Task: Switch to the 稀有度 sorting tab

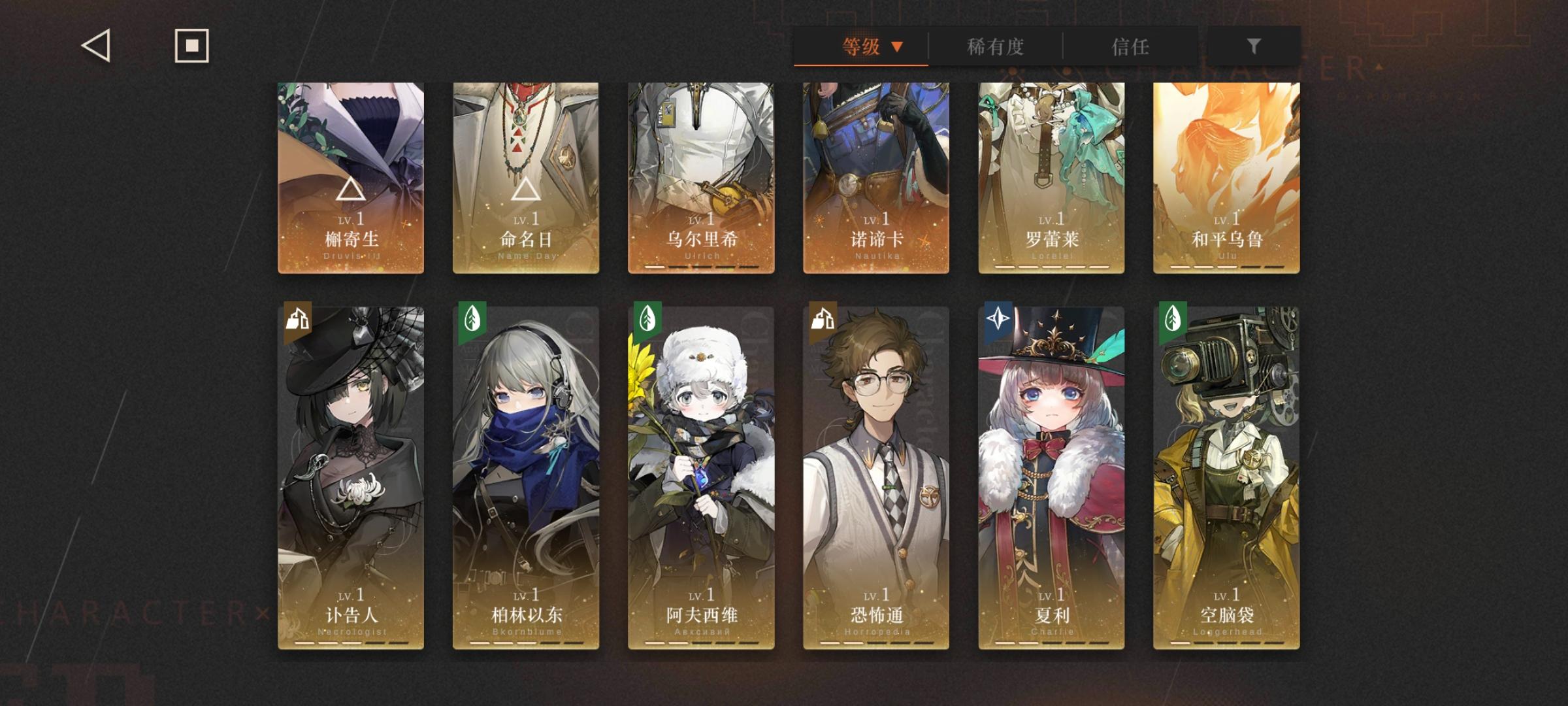Action: point(994,46)
